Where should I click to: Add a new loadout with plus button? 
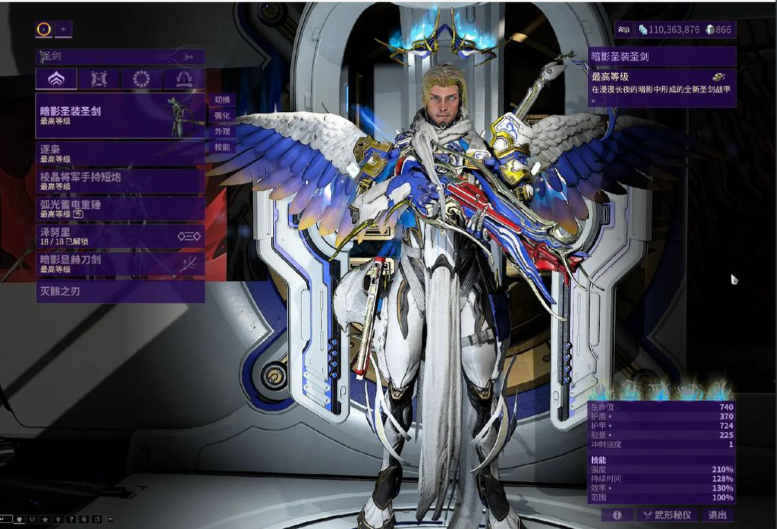(x=63, y=29)
